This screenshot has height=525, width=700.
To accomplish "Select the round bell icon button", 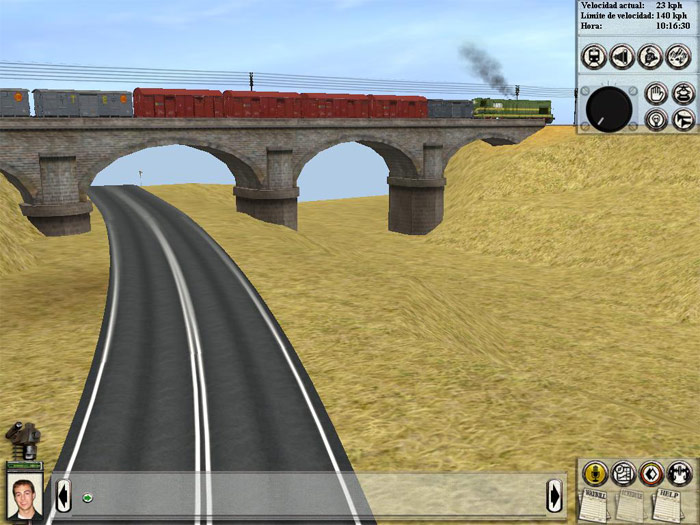I will click(x=651, y=56).
